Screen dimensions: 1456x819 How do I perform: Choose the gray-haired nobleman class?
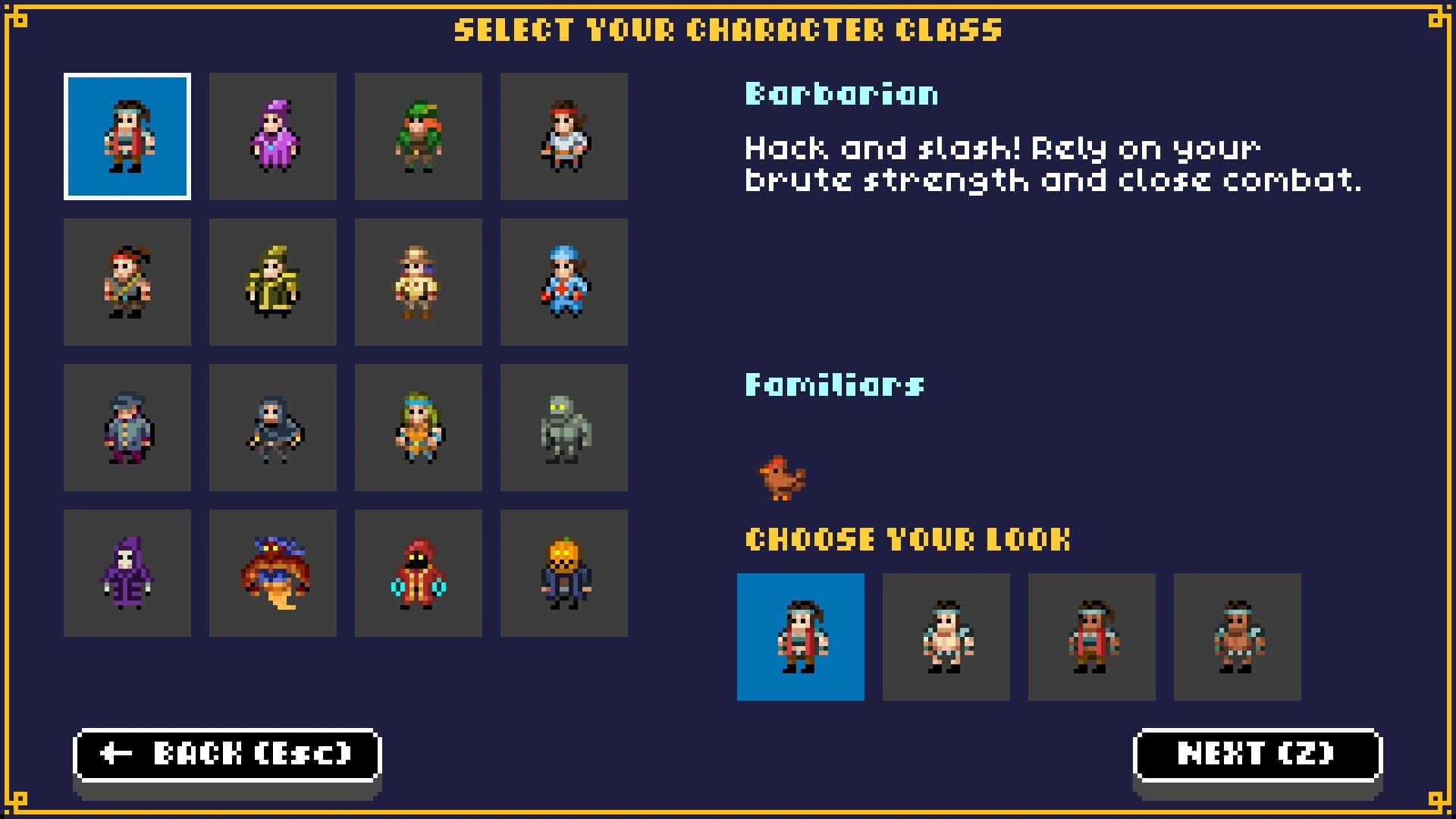coord(127,428)
